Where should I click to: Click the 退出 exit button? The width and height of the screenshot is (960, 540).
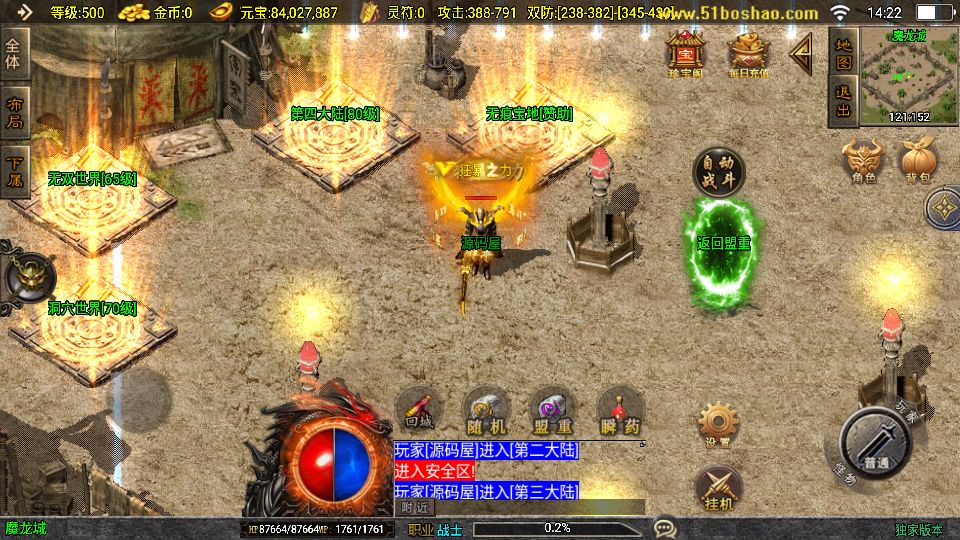(843, 102)
